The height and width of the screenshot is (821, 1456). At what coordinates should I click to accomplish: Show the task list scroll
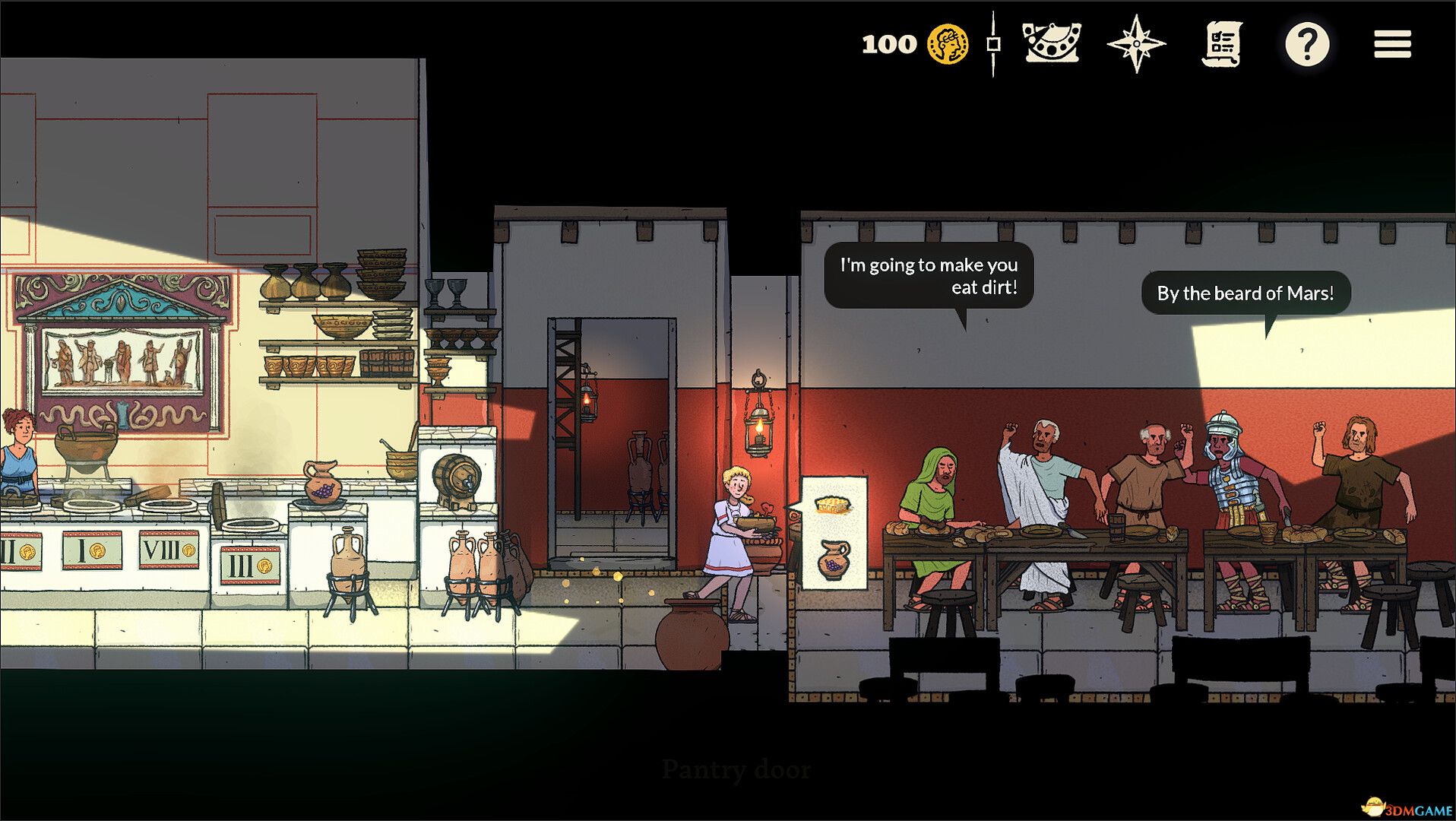pyautogui.click(x=1222, y=44)
